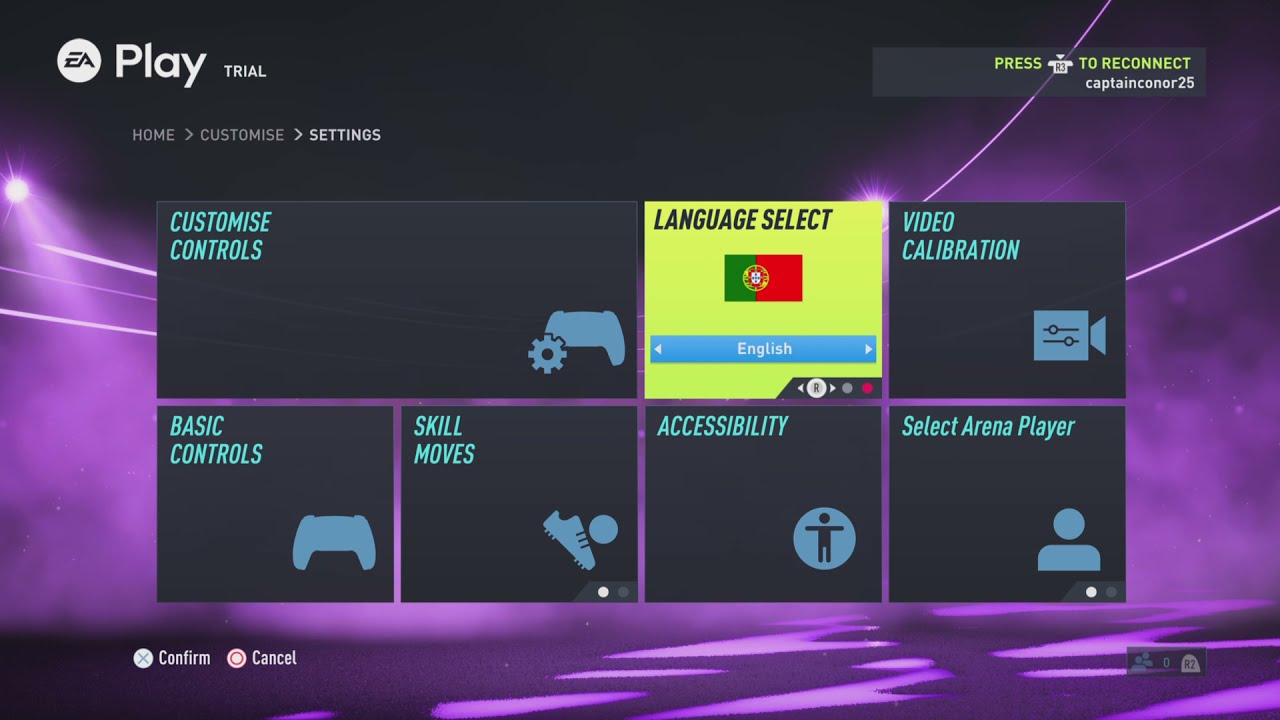This screenshot has height=720, width=1280.
Task: Click the Select Arena Player person icon
Action: (1070, 538)
